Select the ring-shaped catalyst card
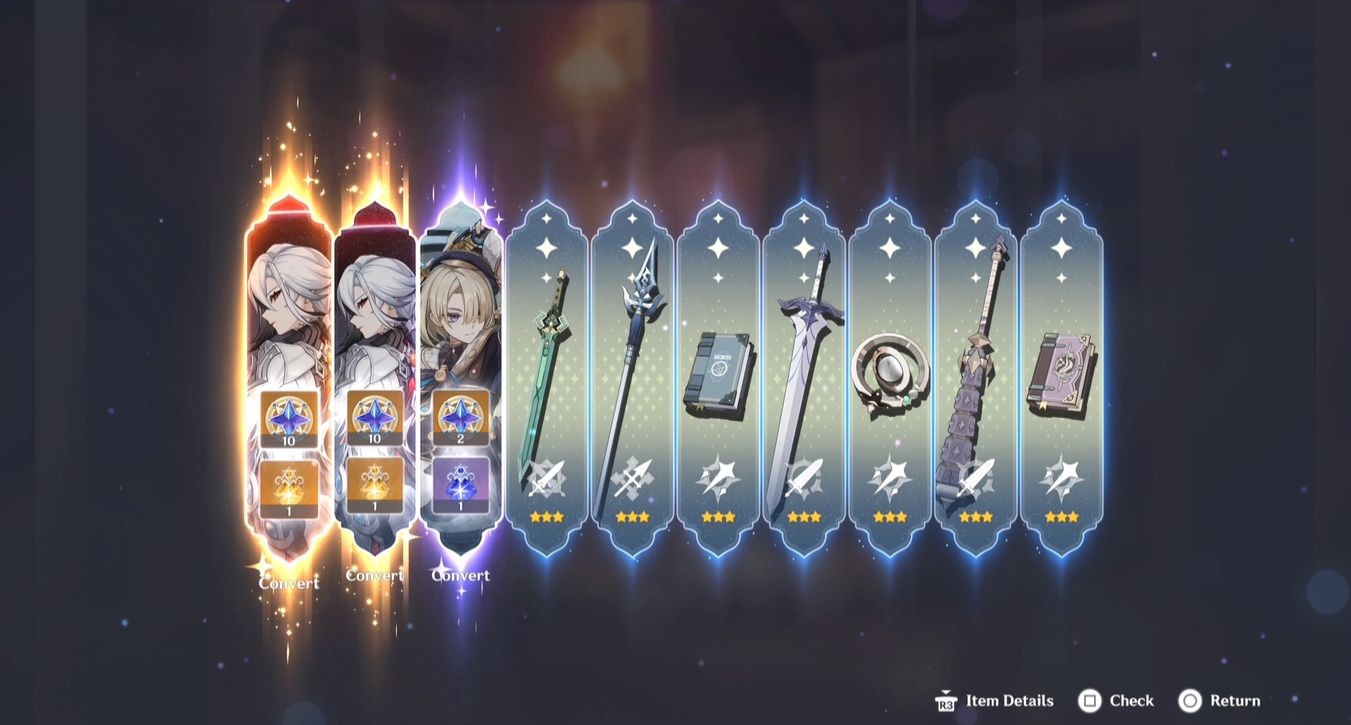Viewport: 1351px width, 725px height. coord(889,370)
